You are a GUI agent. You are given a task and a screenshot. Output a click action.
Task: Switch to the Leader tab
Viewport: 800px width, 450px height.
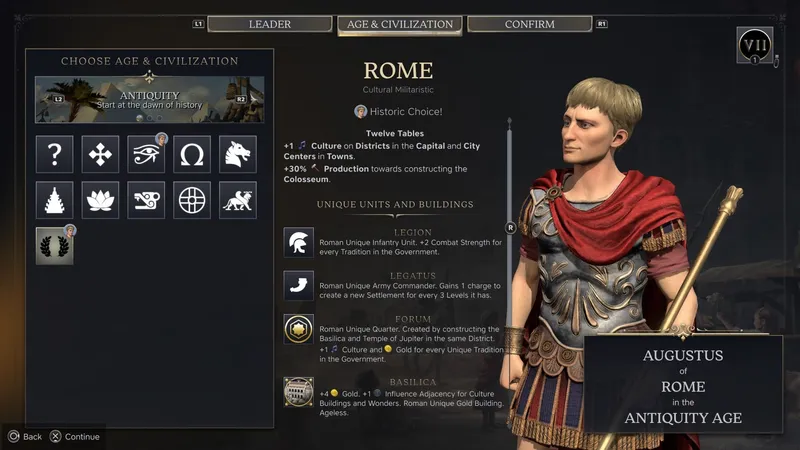[269, 24]
